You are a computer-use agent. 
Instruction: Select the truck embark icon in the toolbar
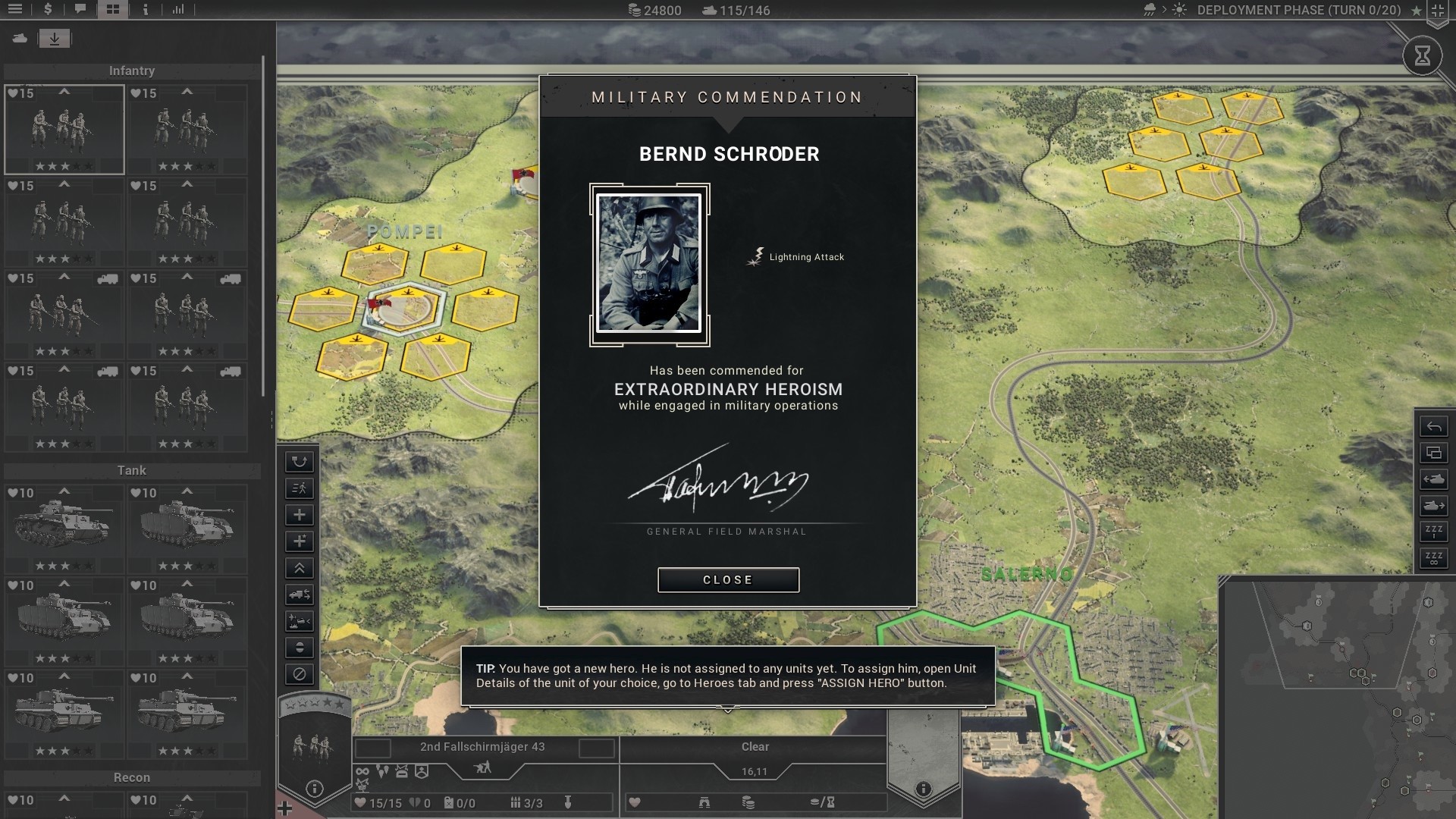point(299,595)
